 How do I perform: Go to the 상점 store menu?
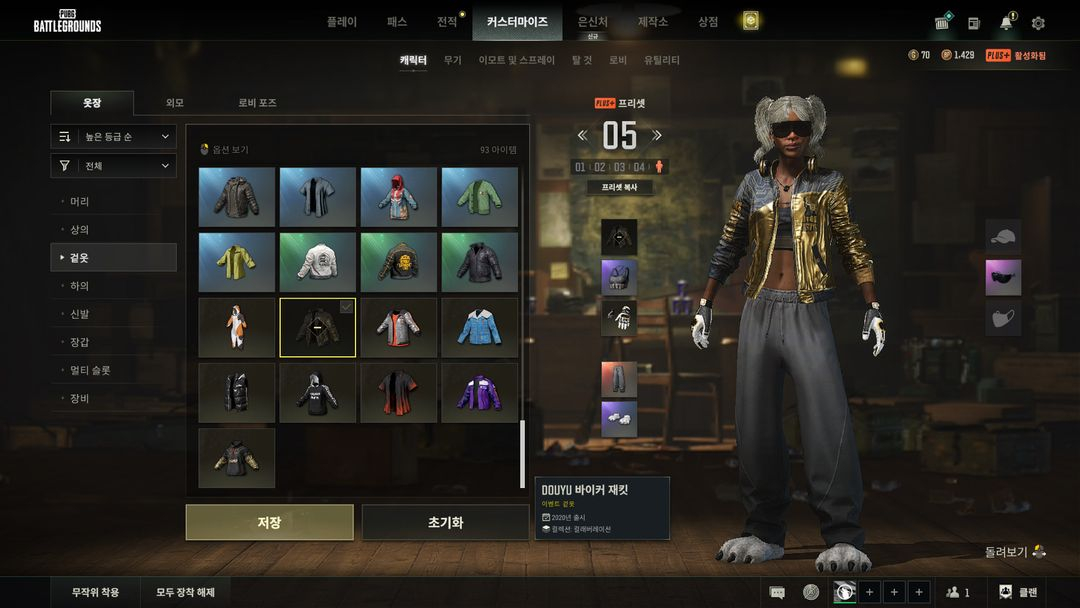pos(708,21)
